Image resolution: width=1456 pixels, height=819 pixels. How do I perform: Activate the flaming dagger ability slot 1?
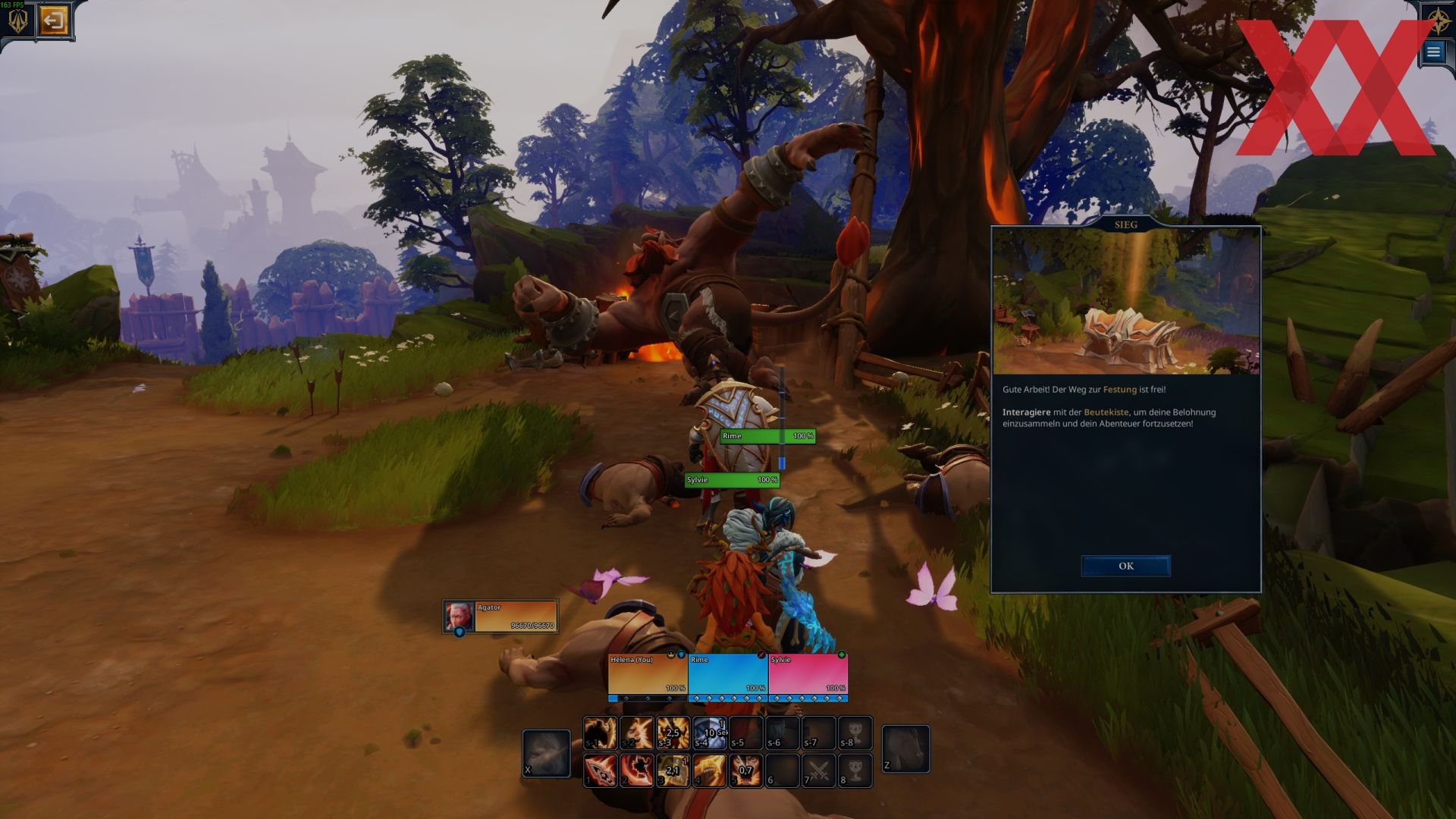click(x=600, y=770)
